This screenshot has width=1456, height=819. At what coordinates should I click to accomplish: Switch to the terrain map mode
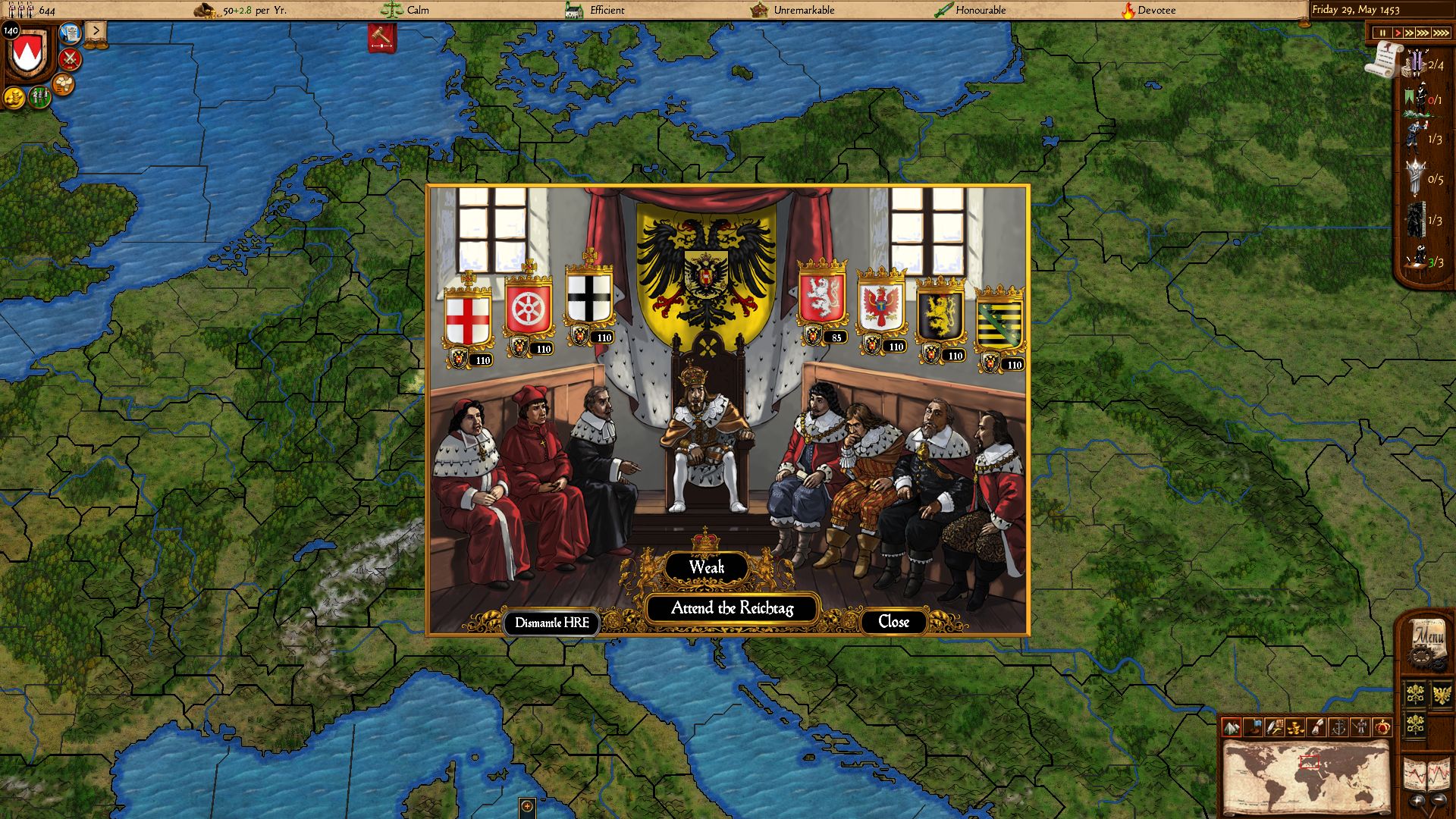click(1232, 727)
